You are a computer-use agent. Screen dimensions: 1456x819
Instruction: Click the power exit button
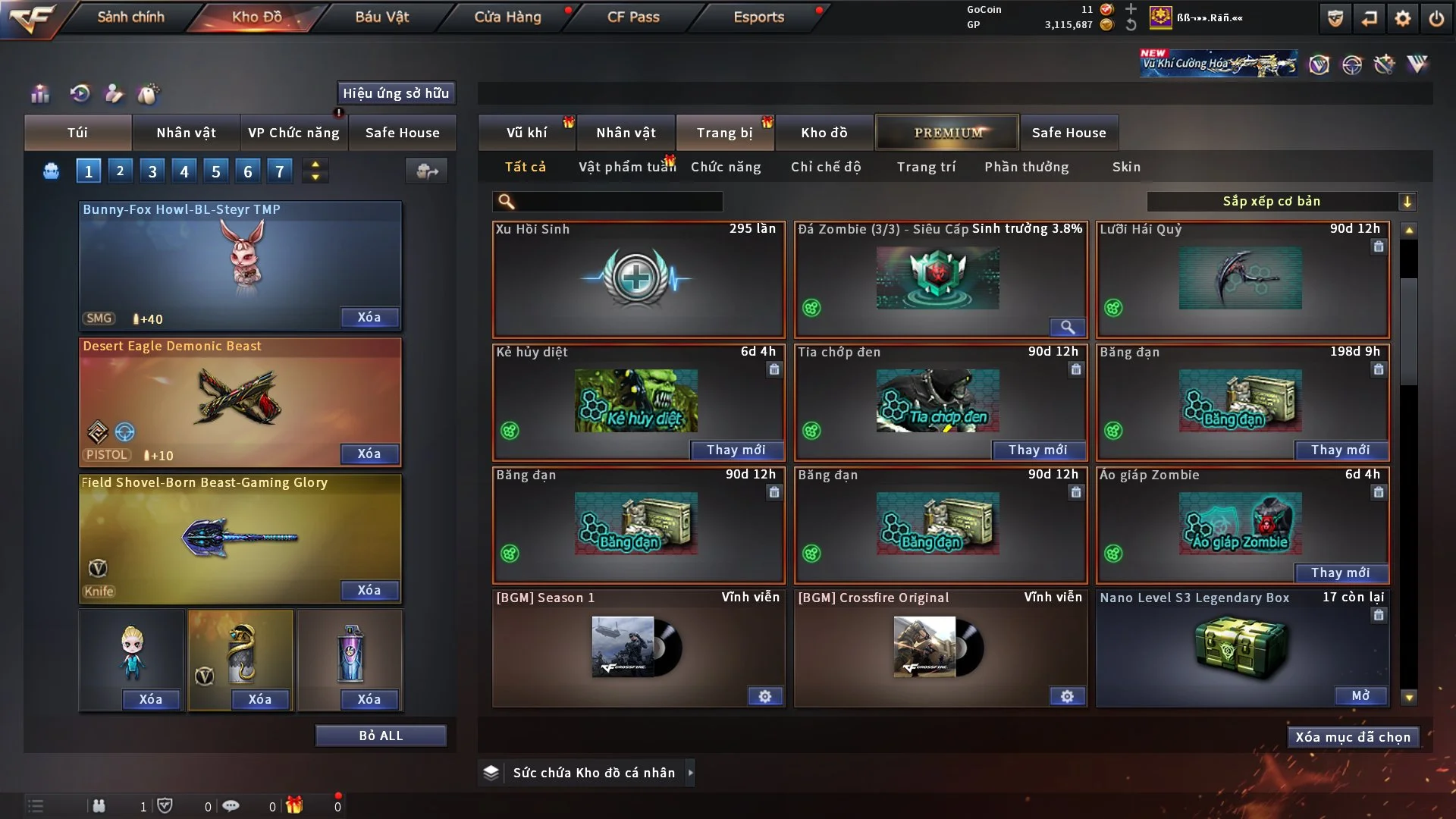(x=1436, y=18)
